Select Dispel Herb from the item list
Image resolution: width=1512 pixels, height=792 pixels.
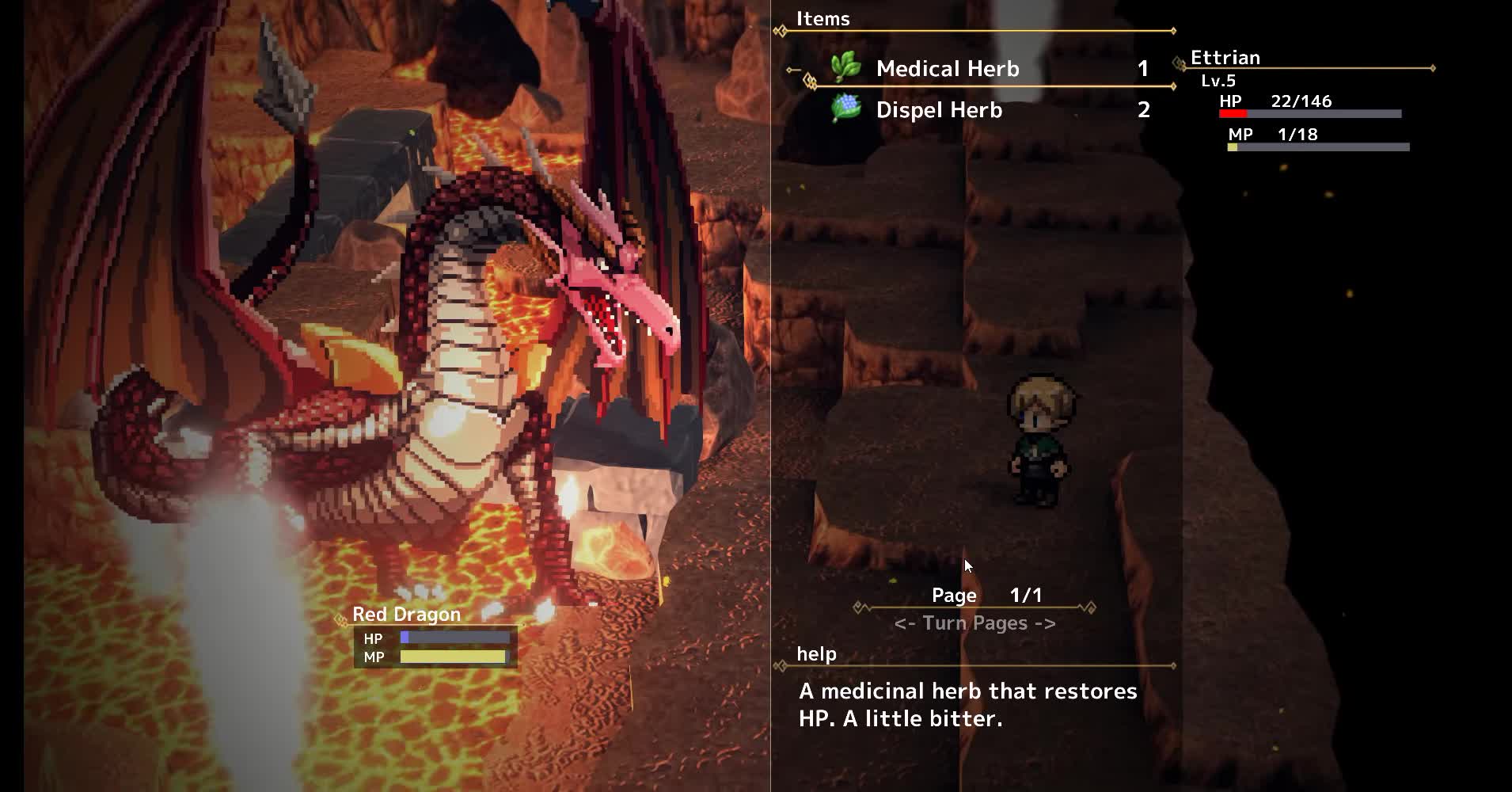pos(938,110)
